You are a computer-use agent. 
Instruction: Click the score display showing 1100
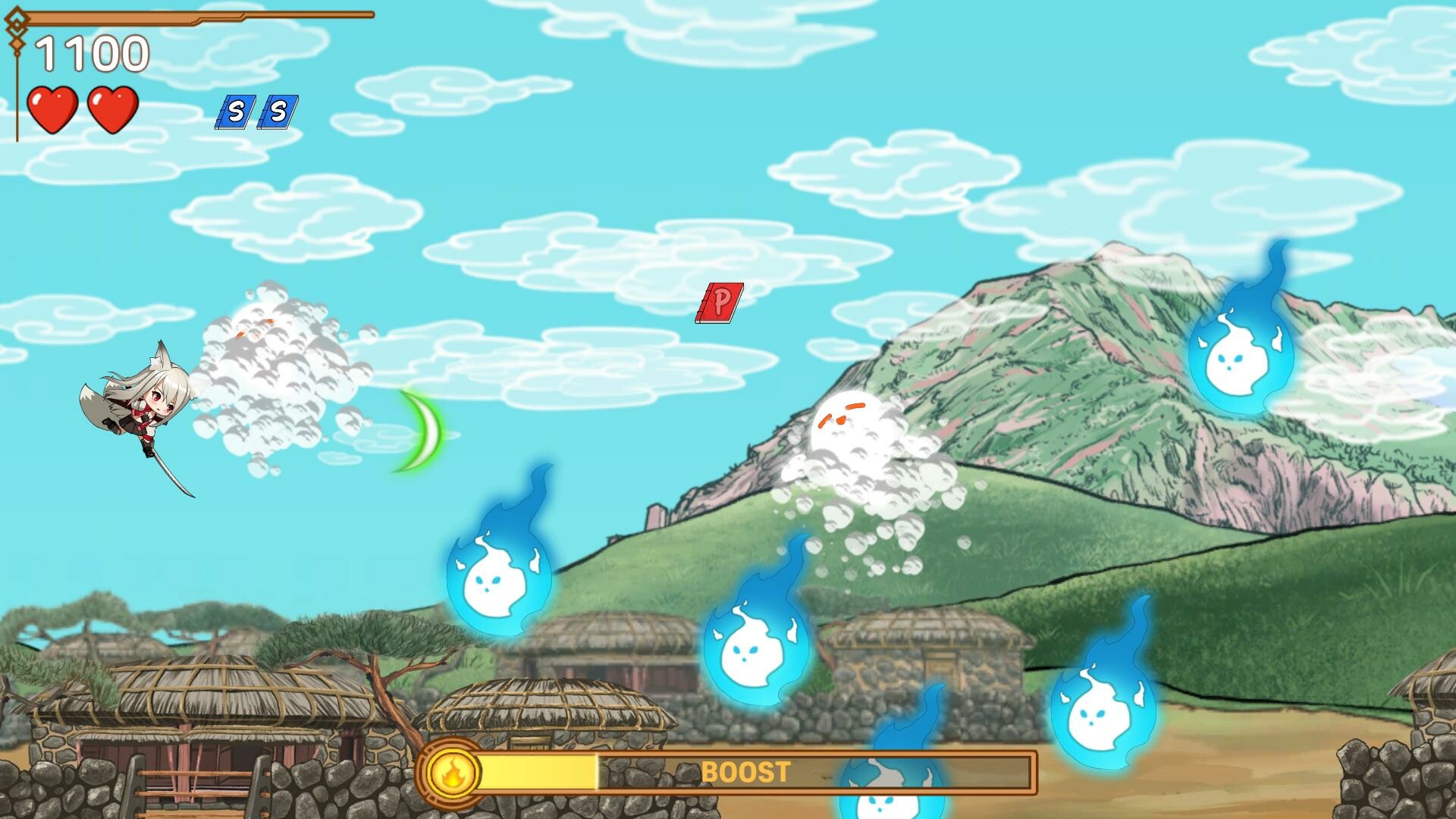[x=91, y=55]
